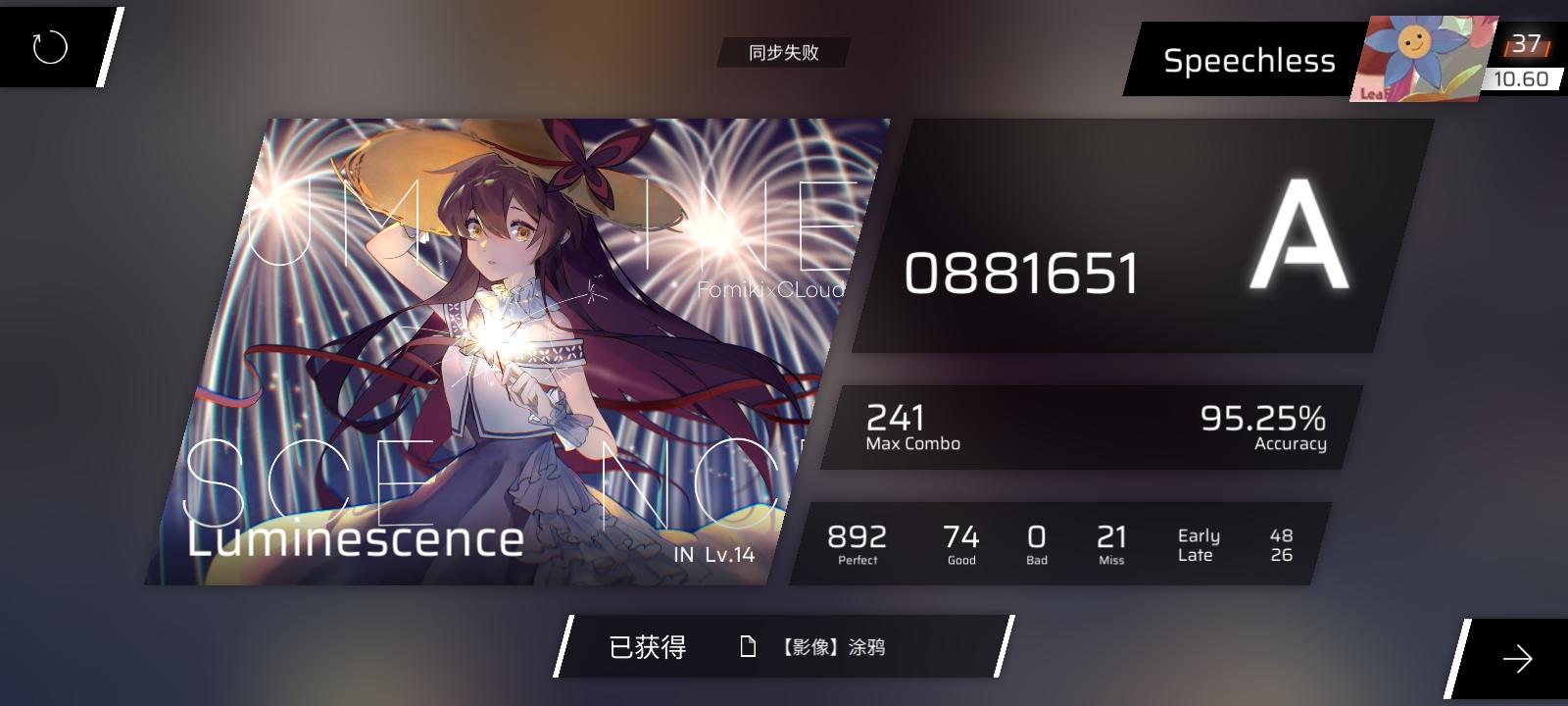Viewport: 1568px width, 706px height.
Task: Expand the Early/Late statistics section
Action: pyautogui.click(x=1235, y=544)
